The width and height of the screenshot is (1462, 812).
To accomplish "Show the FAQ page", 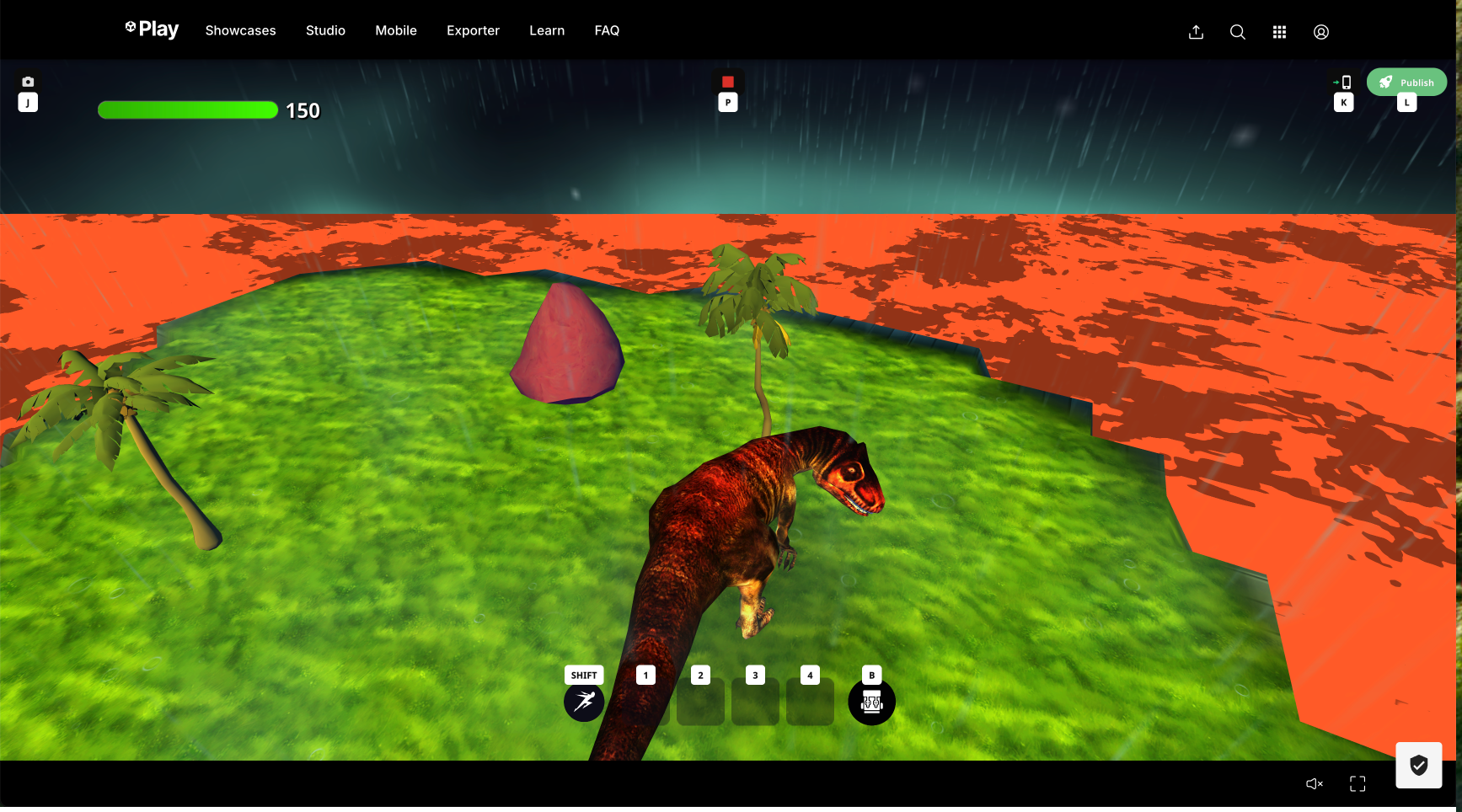I will click(607, 30).
